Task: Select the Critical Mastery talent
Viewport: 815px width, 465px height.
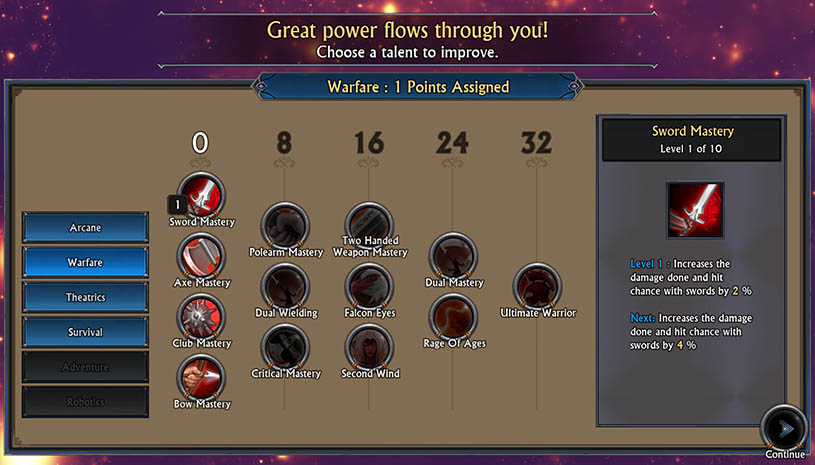Action: [285, 347]
